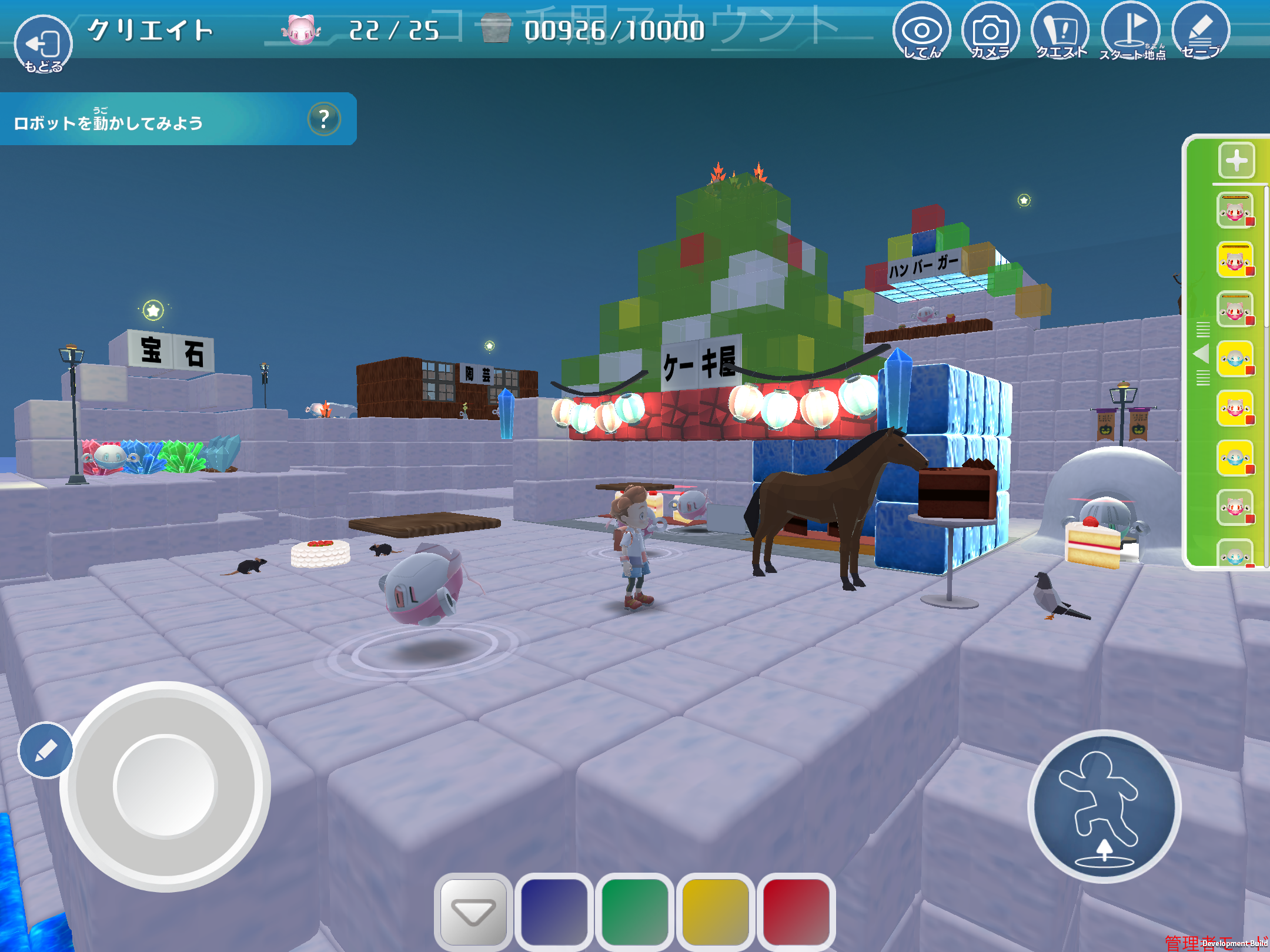Collapse the green robot side panel
The image size is (1270, 952).
tap(1202, 354)
